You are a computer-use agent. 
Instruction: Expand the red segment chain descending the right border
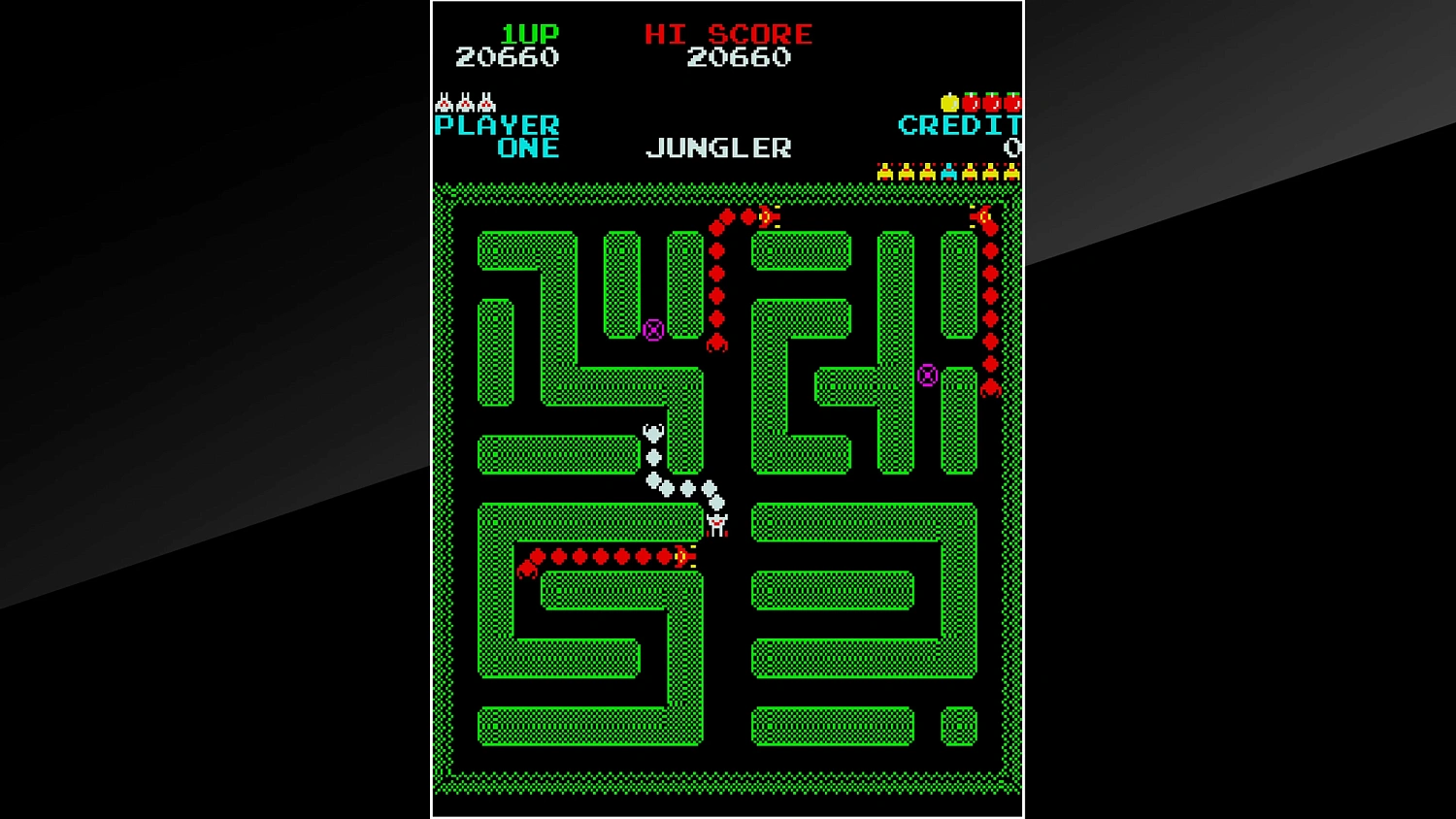(x=988, y=301)
